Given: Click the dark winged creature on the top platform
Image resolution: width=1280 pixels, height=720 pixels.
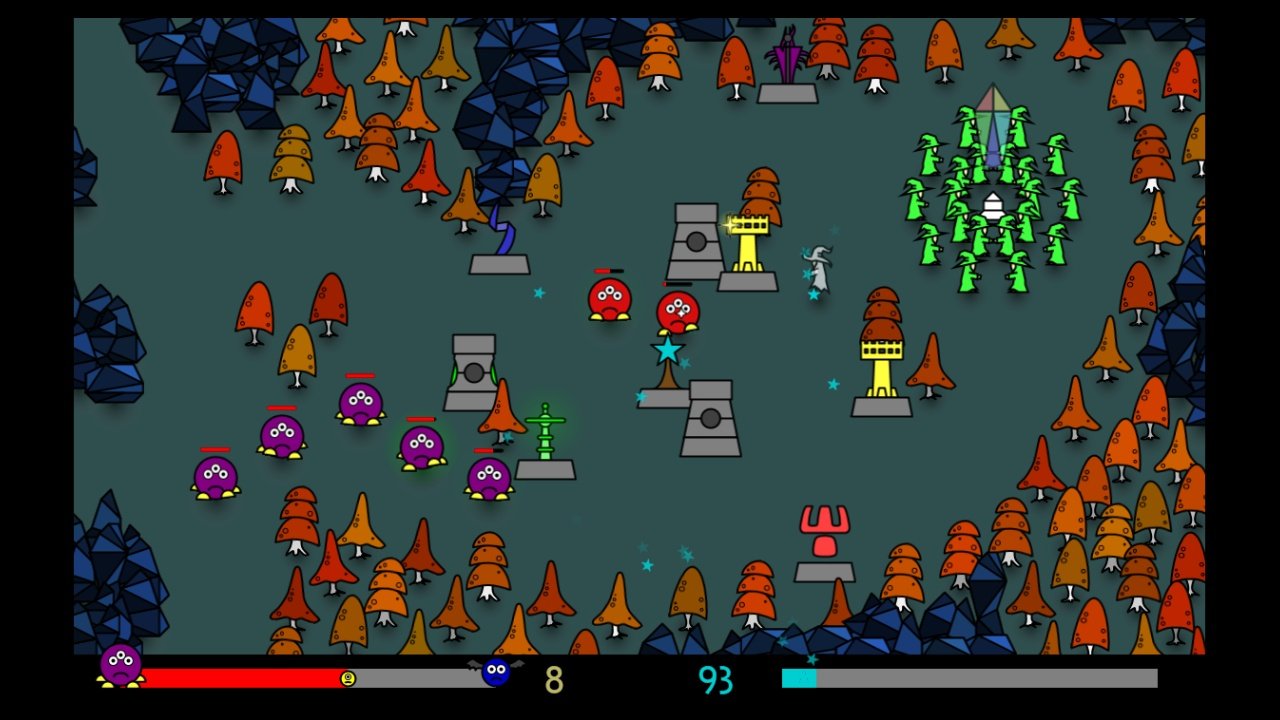Looking at the screenshot, I should pyautogui.click(x=785, y=55).
